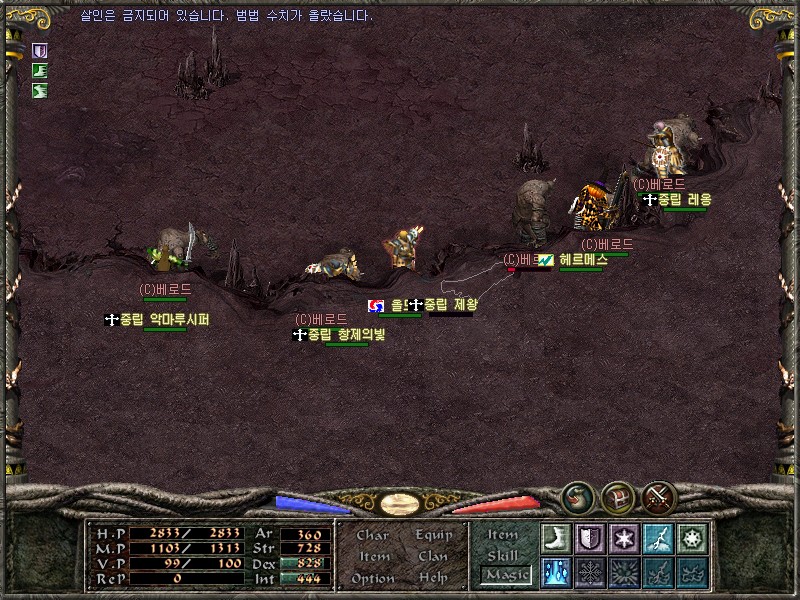The width and height of the screenshot is (800, 600).
Task: Open the Clan menu
Action: click(x=433, y=556)
